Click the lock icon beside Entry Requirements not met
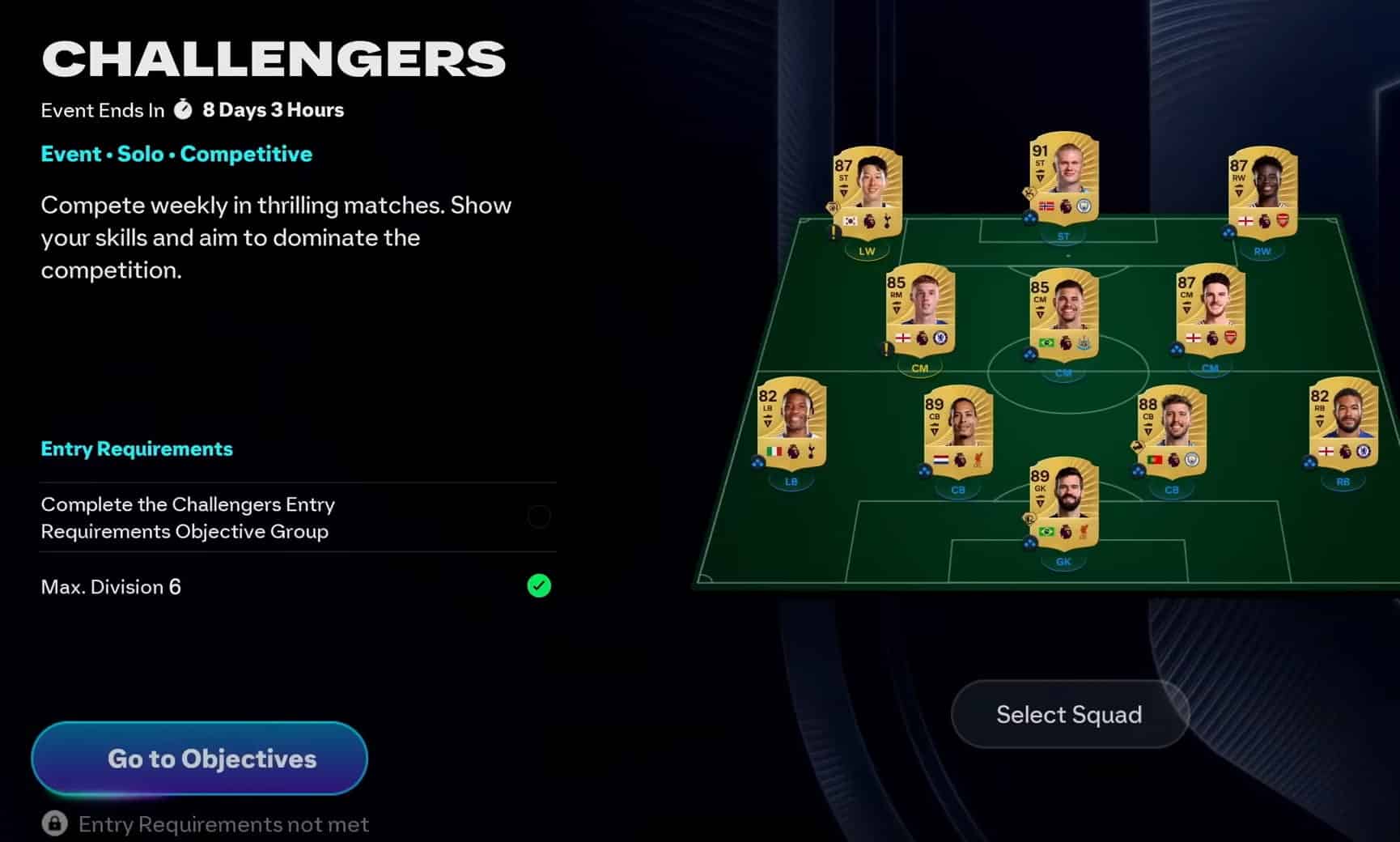 (53, 823)
